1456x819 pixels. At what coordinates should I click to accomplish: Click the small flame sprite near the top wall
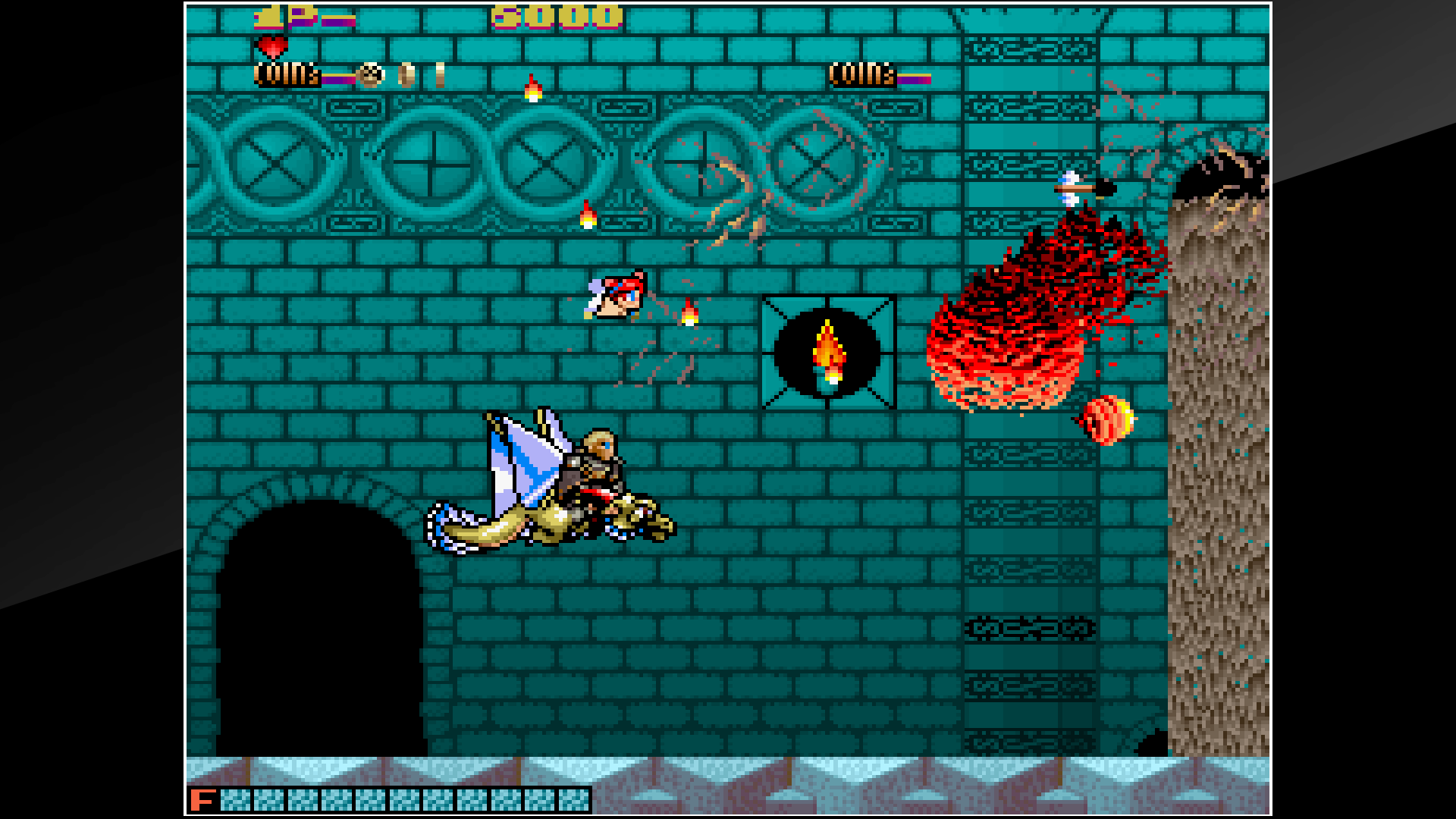[x=534, y=89]
